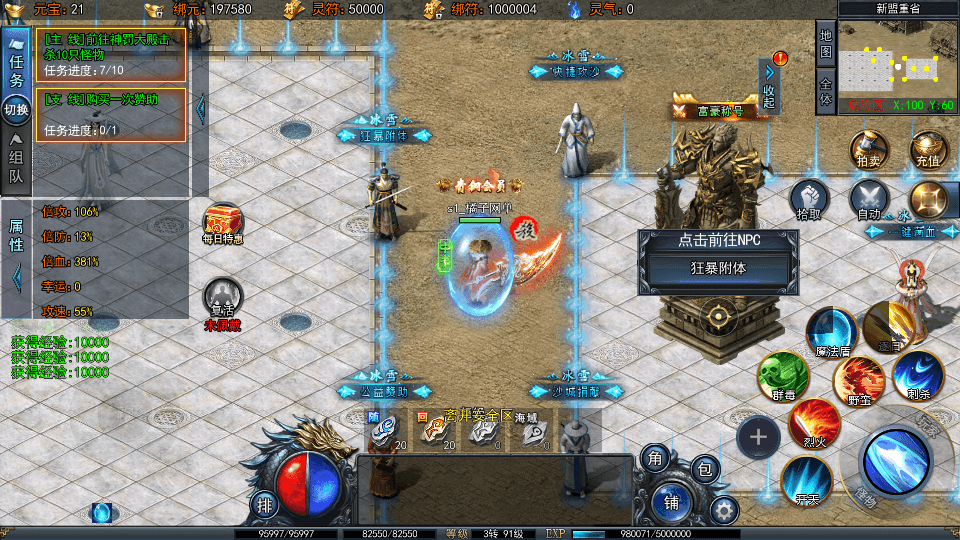960x540 pixels.
Task: Toggle 自动 auto-combat
Action: [869, 200]
